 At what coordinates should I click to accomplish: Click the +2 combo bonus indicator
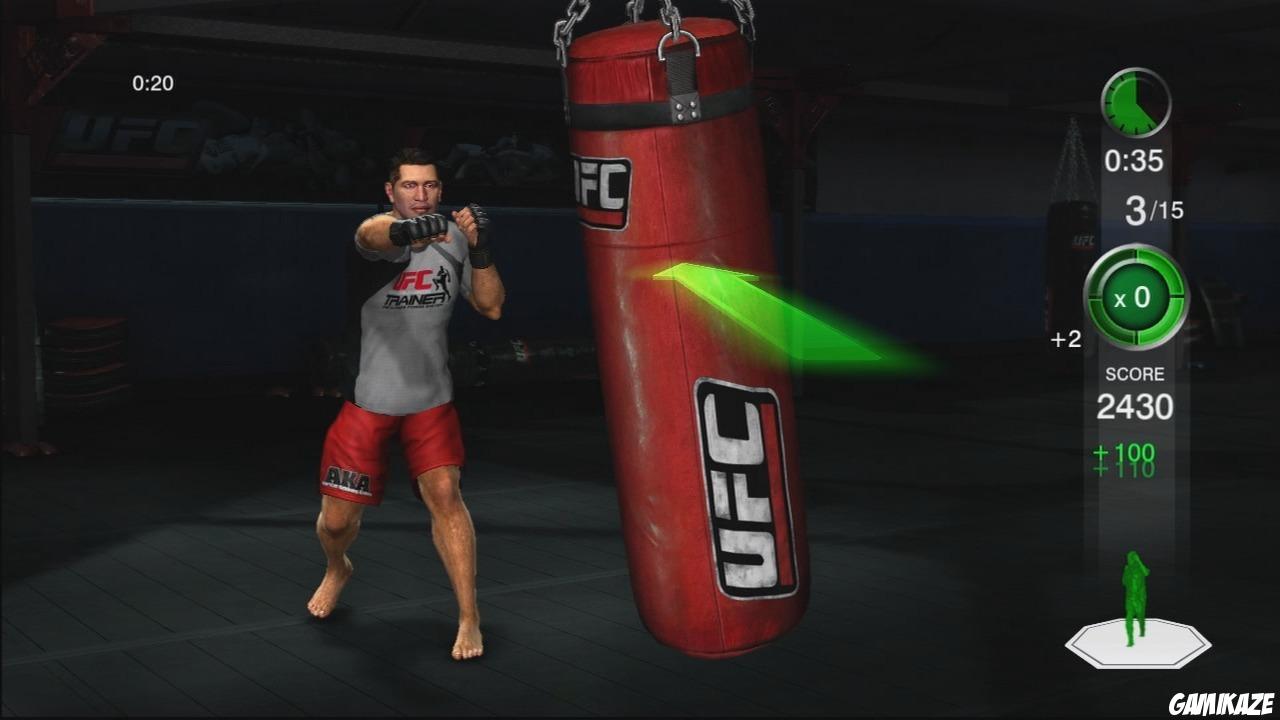coord(1066,337)
